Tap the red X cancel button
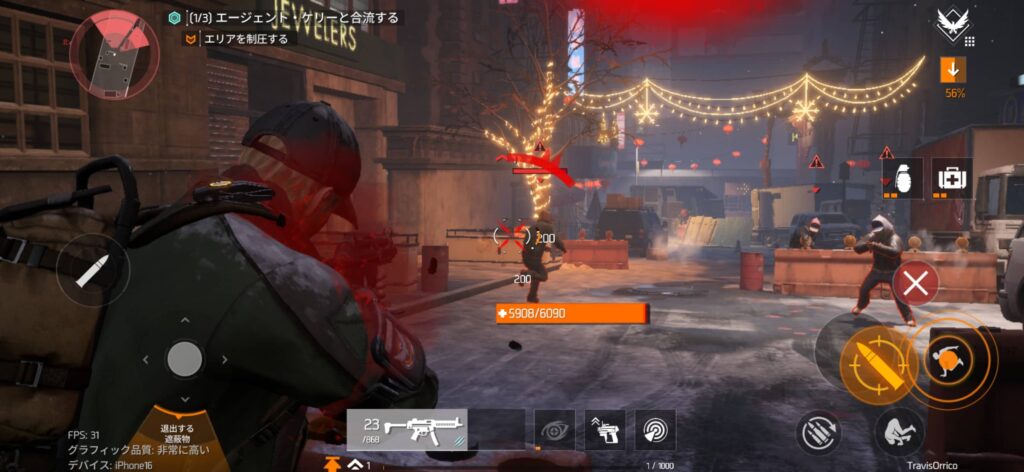The height and width of the screenshot is (472, 1024). [915, 284]
